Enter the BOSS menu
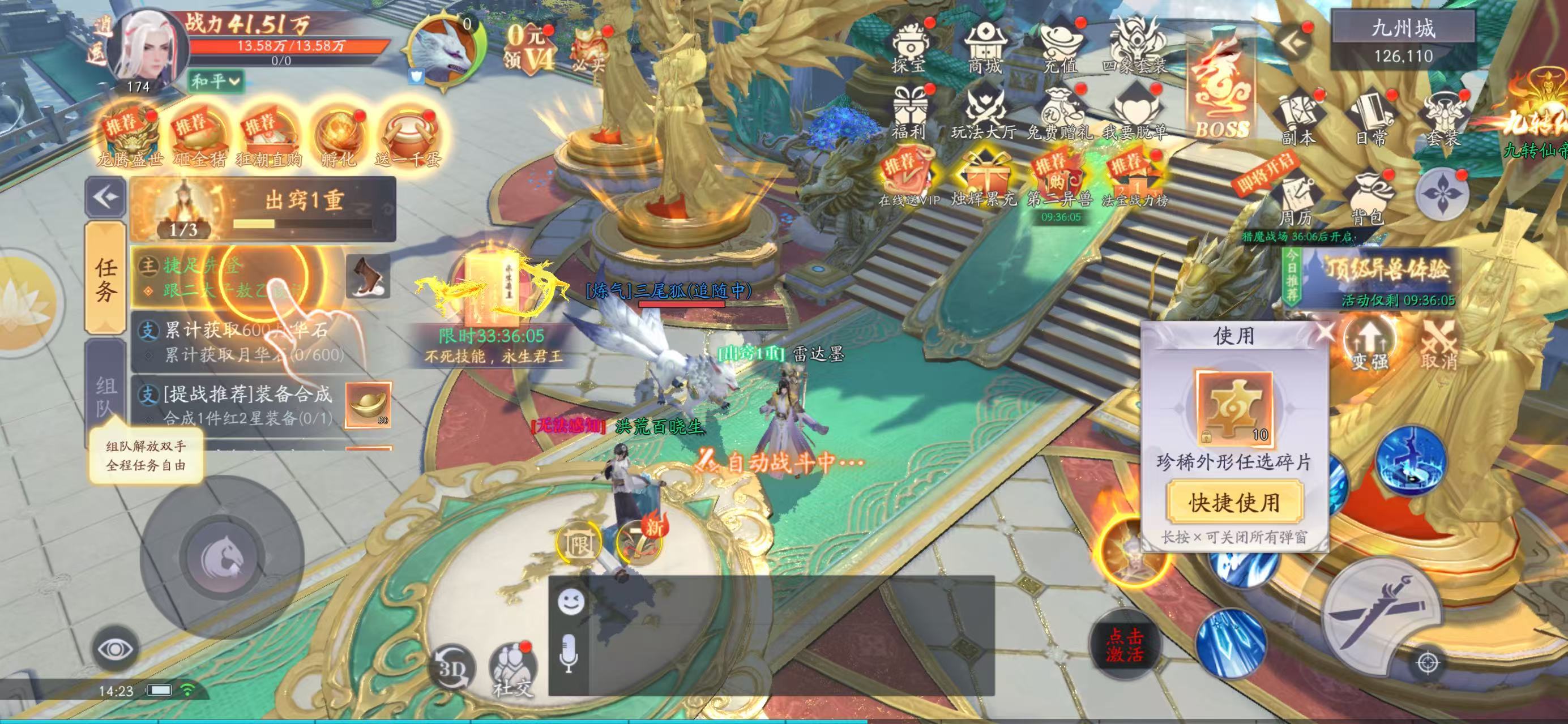 1221,91
